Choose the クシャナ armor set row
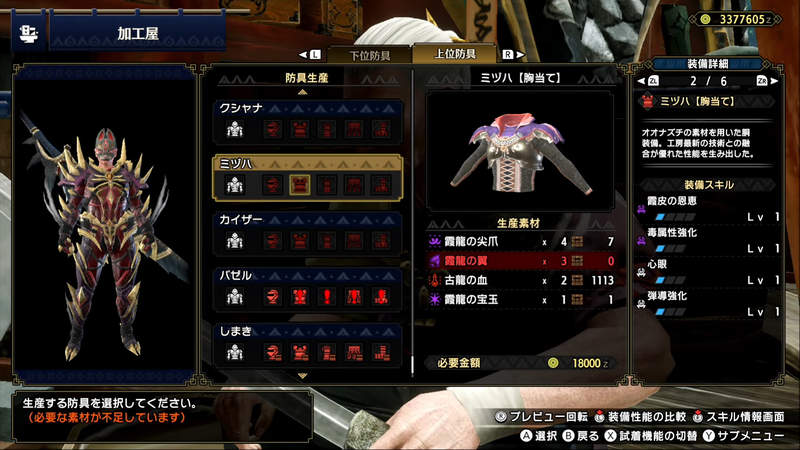The image size is (800, 450). [305, 120]
